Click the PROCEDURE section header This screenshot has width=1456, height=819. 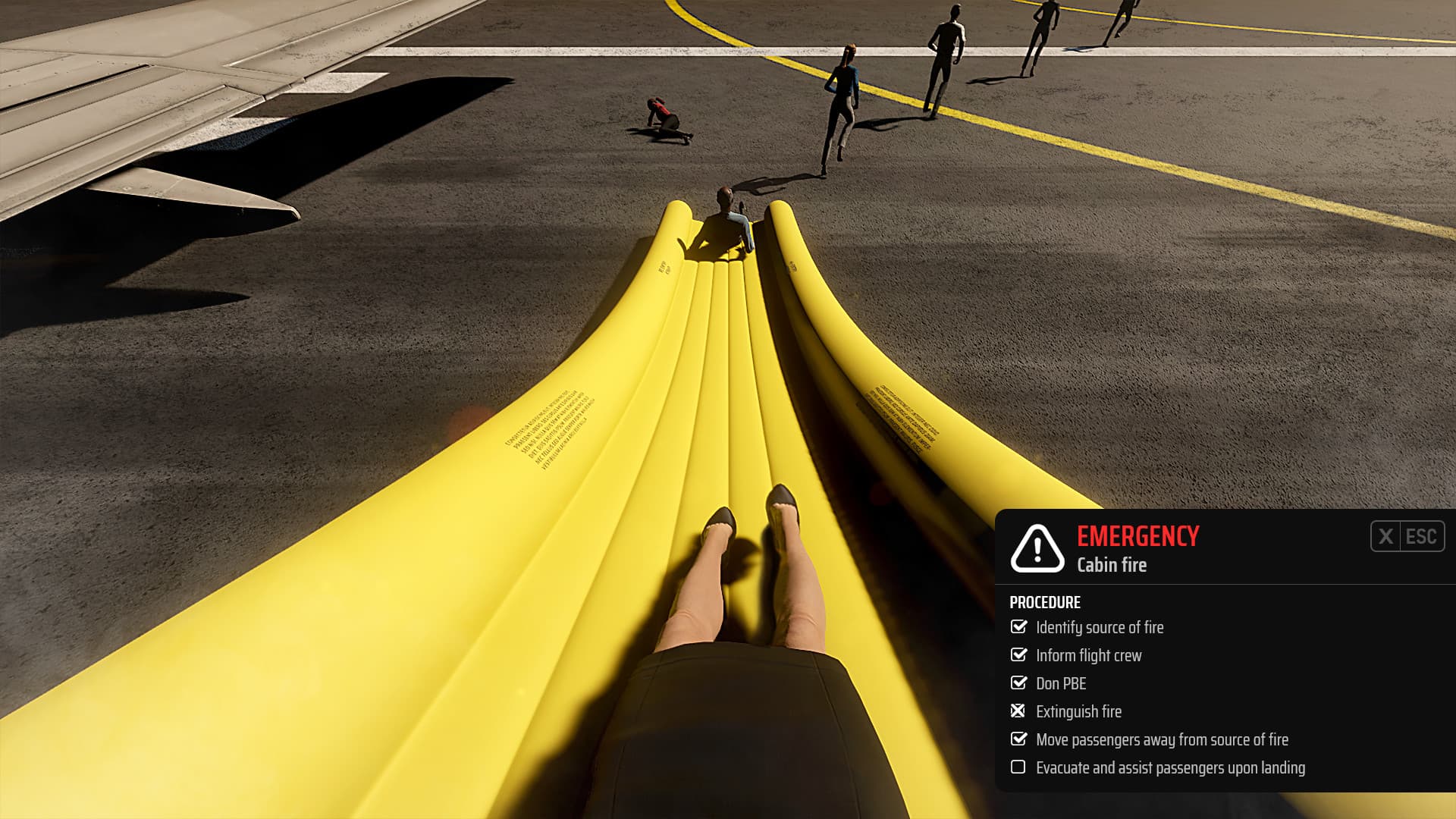(1044, 603)
